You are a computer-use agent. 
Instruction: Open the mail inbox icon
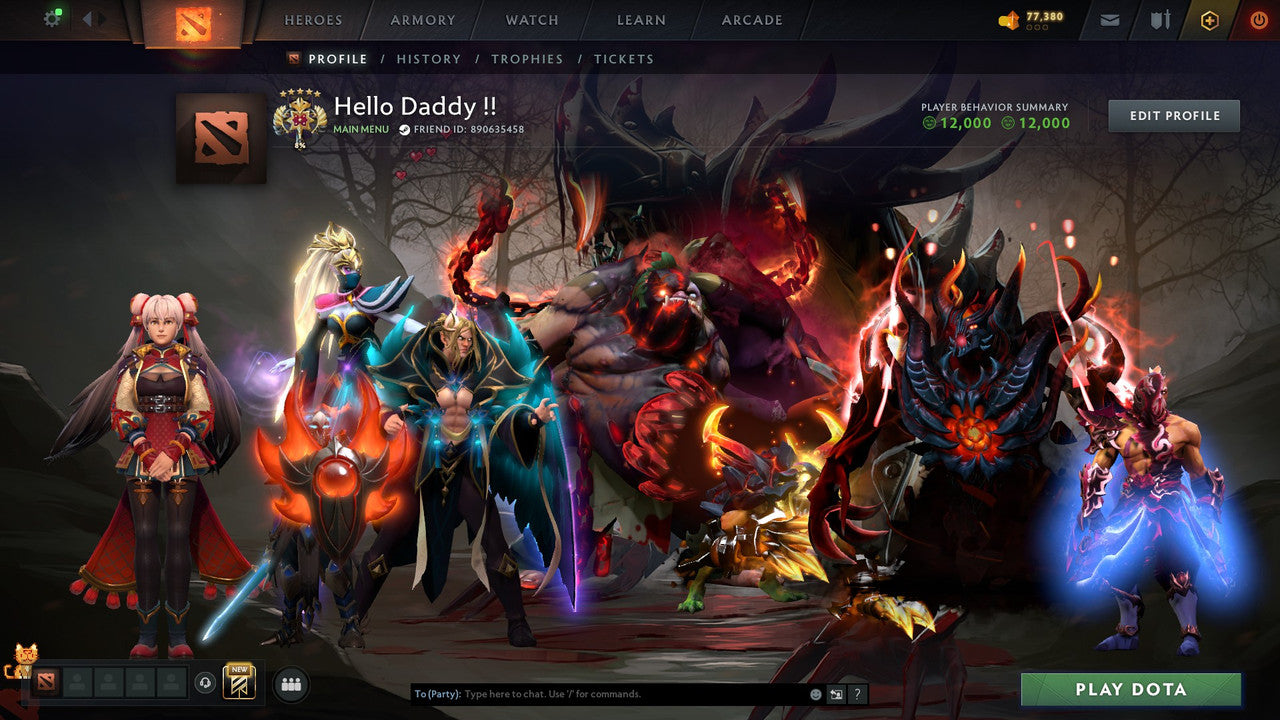pos(1109,18)
